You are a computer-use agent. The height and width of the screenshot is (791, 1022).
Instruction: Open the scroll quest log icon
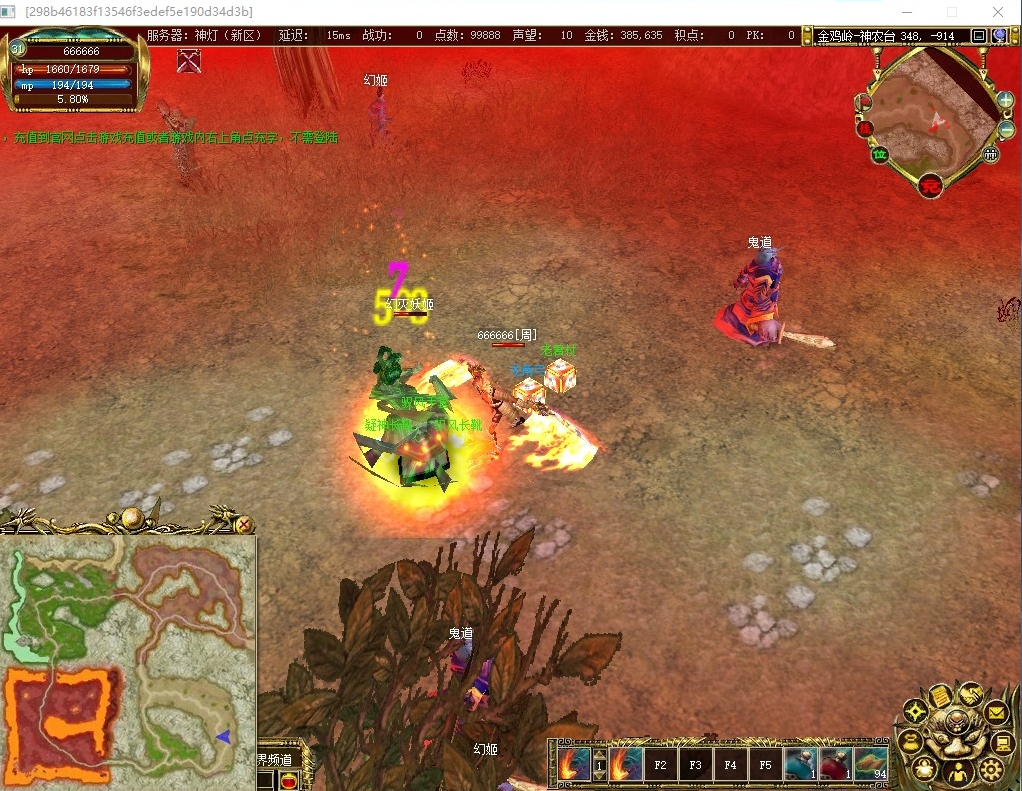(939, 695)
